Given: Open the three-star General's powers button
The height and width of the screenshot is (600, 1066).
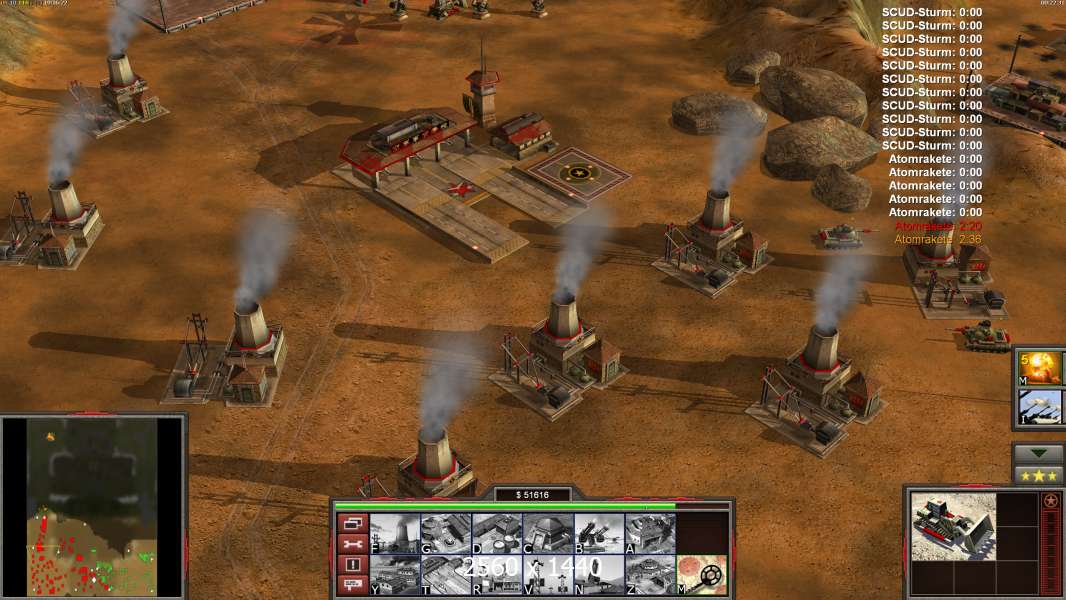Looking at the screenshot, I should (x=1039, y=475).
